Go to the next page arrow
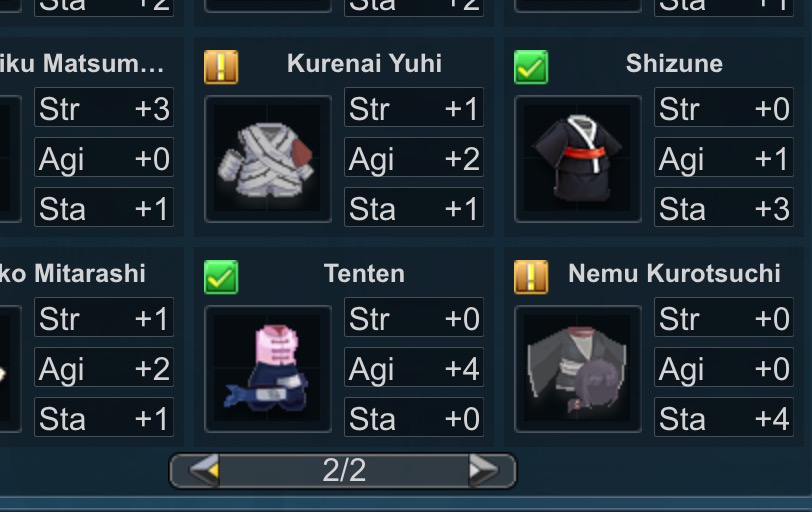Viewport: 812px width, 512px height. 483,470
